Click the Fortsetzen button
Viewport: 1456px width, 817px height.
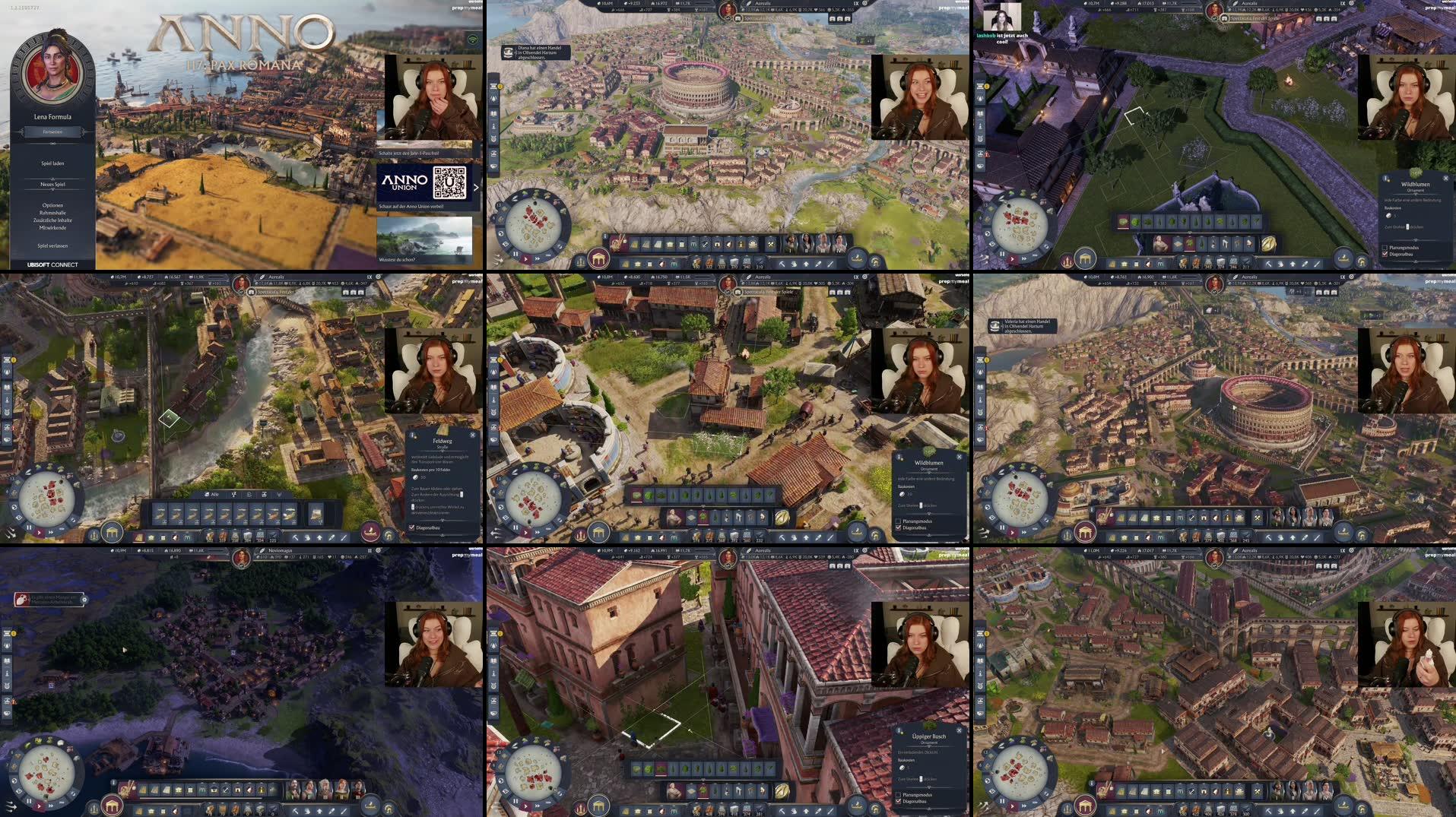pos(52,132)
